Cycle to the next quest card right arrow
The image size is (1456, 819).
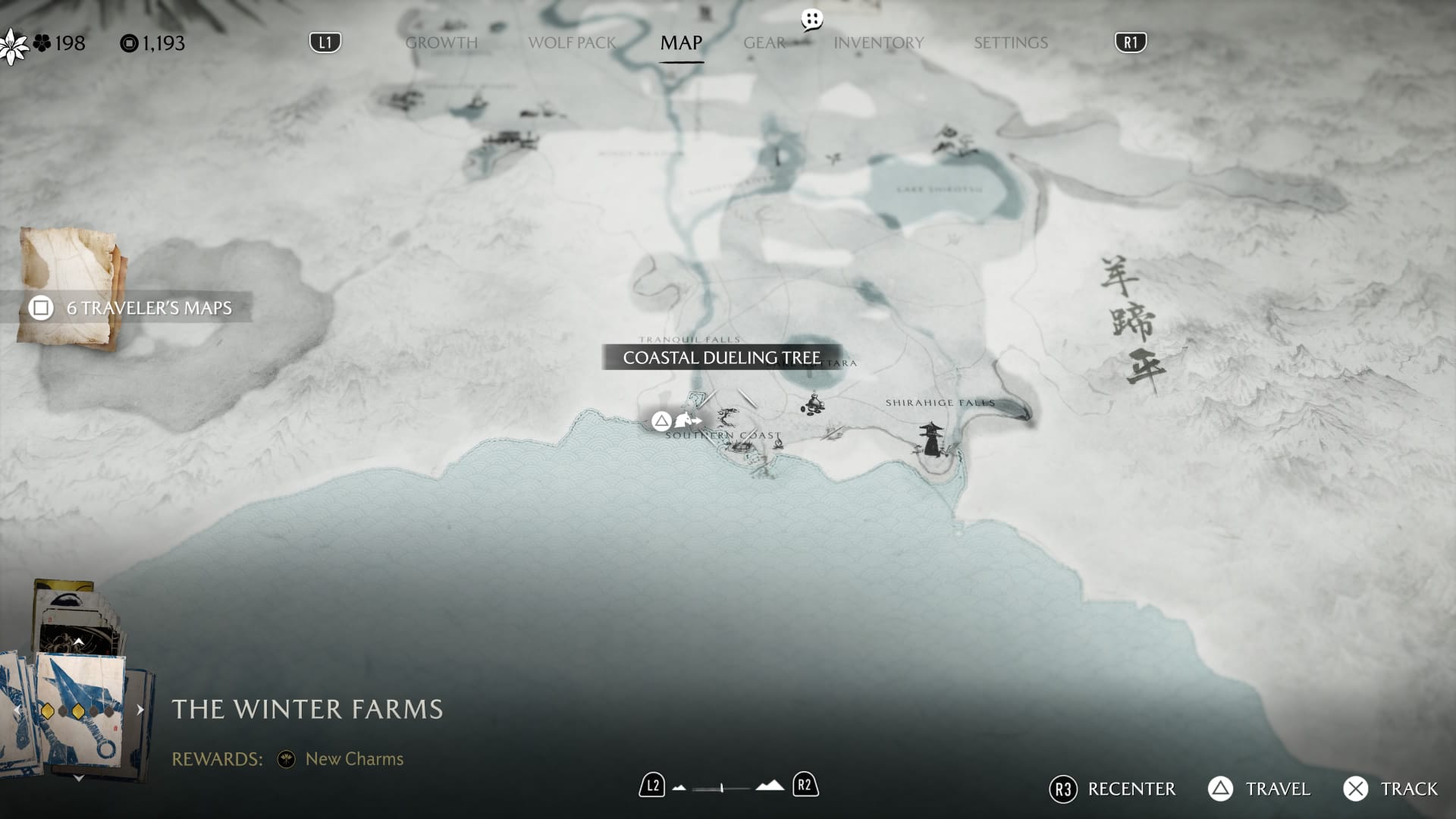[x=140, y=710]
